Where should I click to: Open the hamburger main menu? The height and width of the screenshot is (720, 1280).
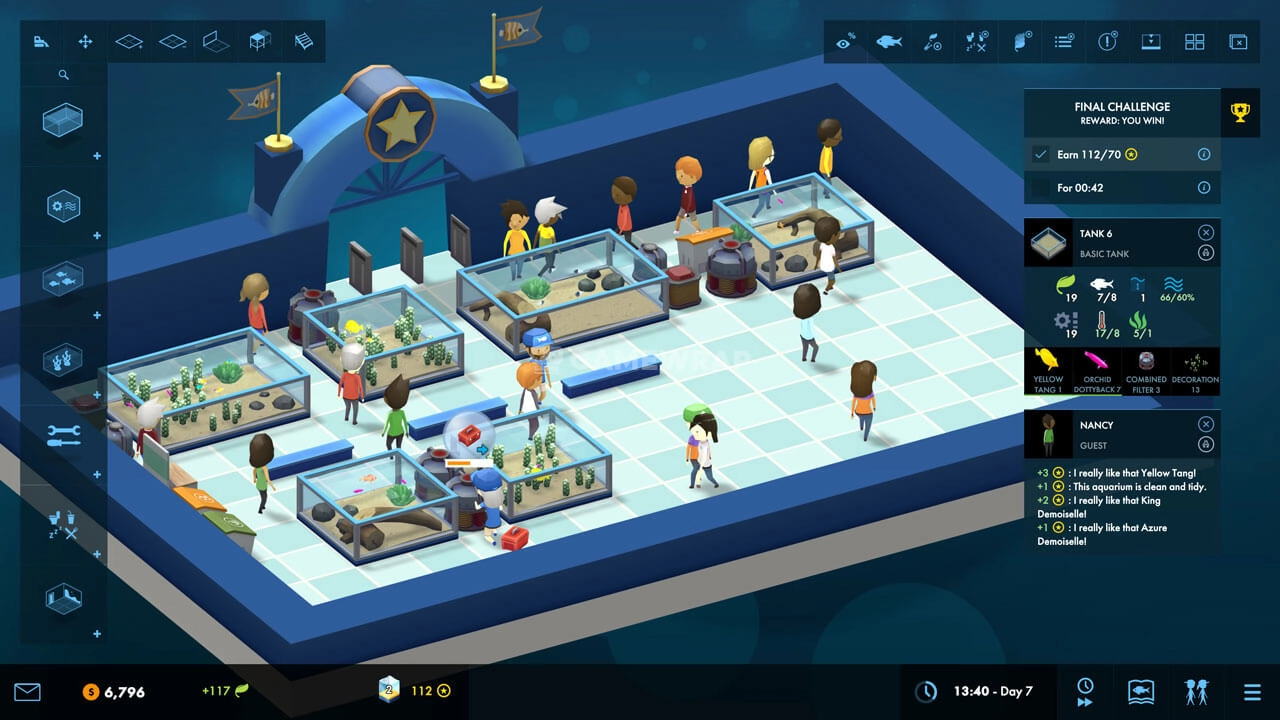click(1252, 692)
